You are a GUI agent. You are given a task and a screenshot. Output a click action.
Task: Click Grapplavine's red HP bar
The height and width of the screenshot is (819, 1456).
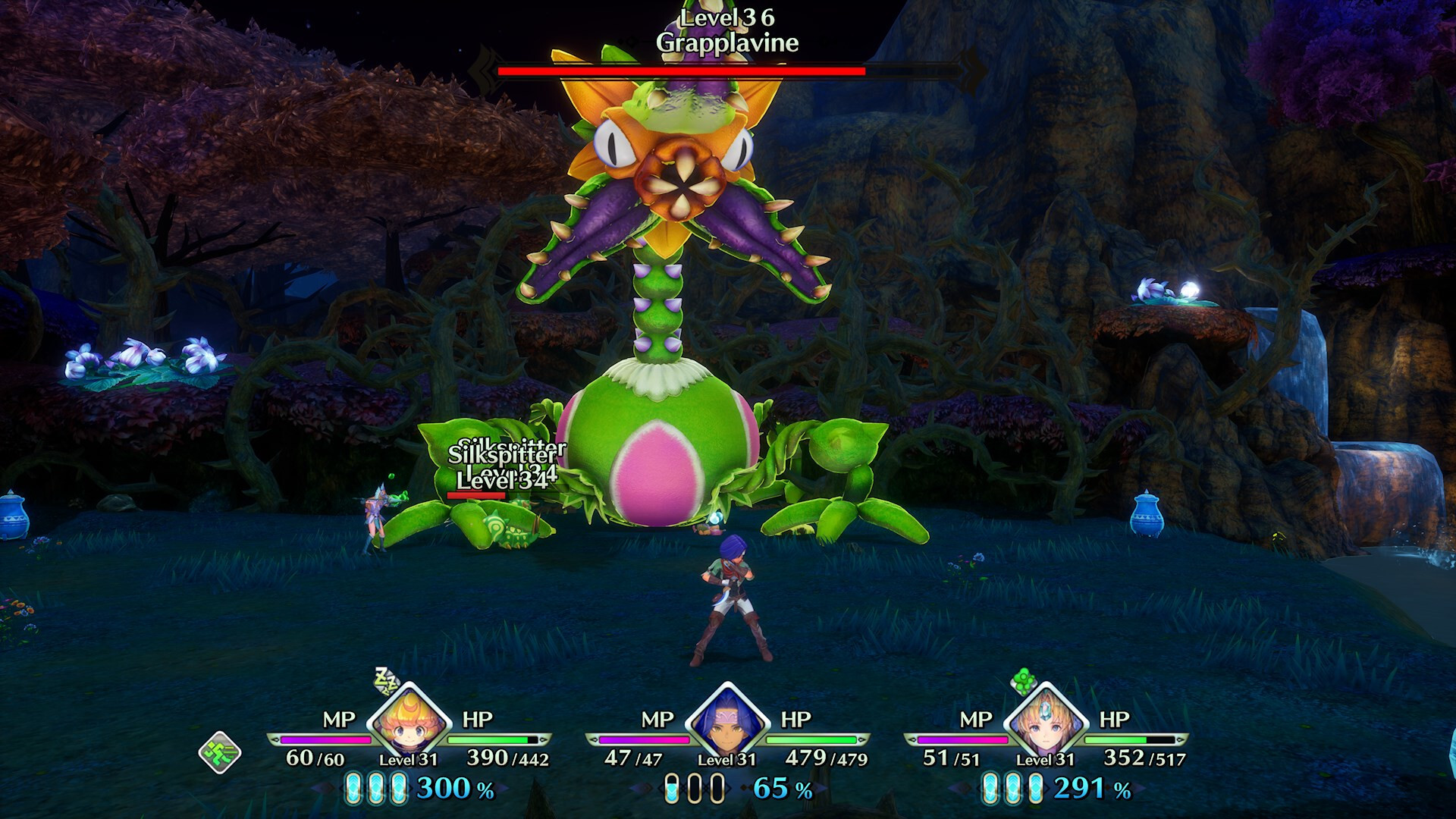point(682,71)
